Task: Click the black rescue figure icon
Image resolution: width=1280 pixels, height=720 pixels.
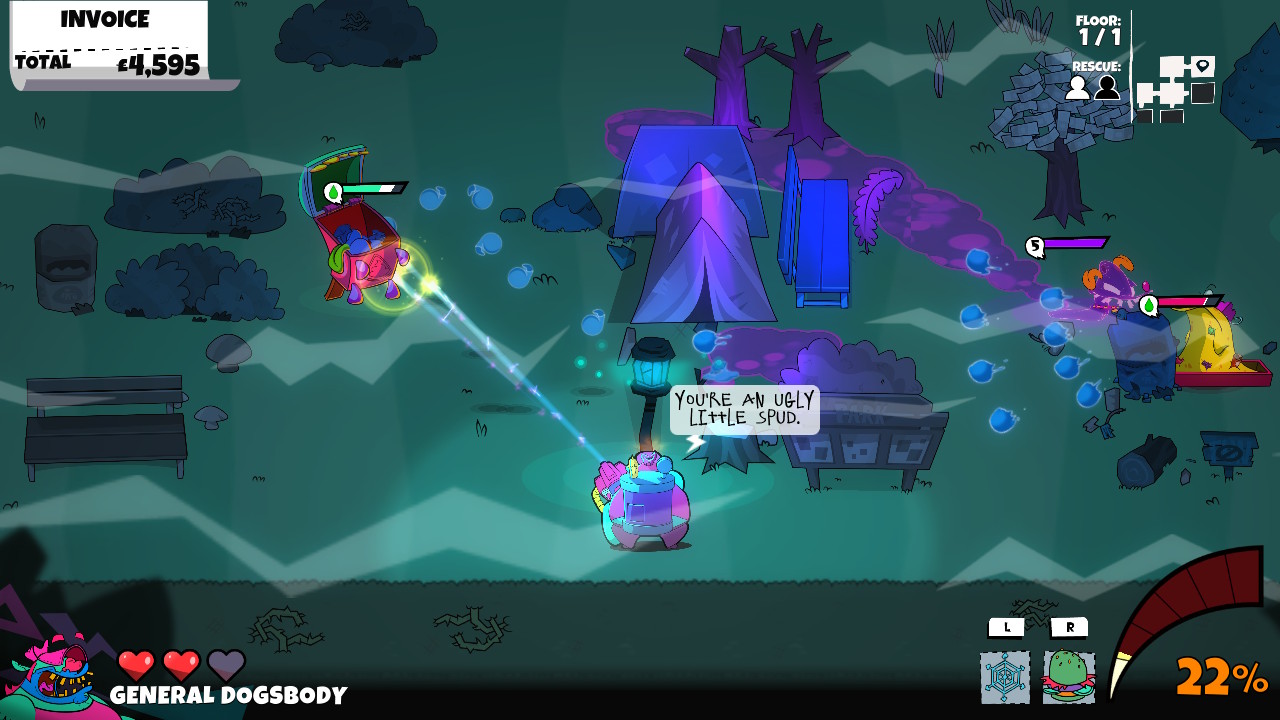Action: coord(1105,89)
